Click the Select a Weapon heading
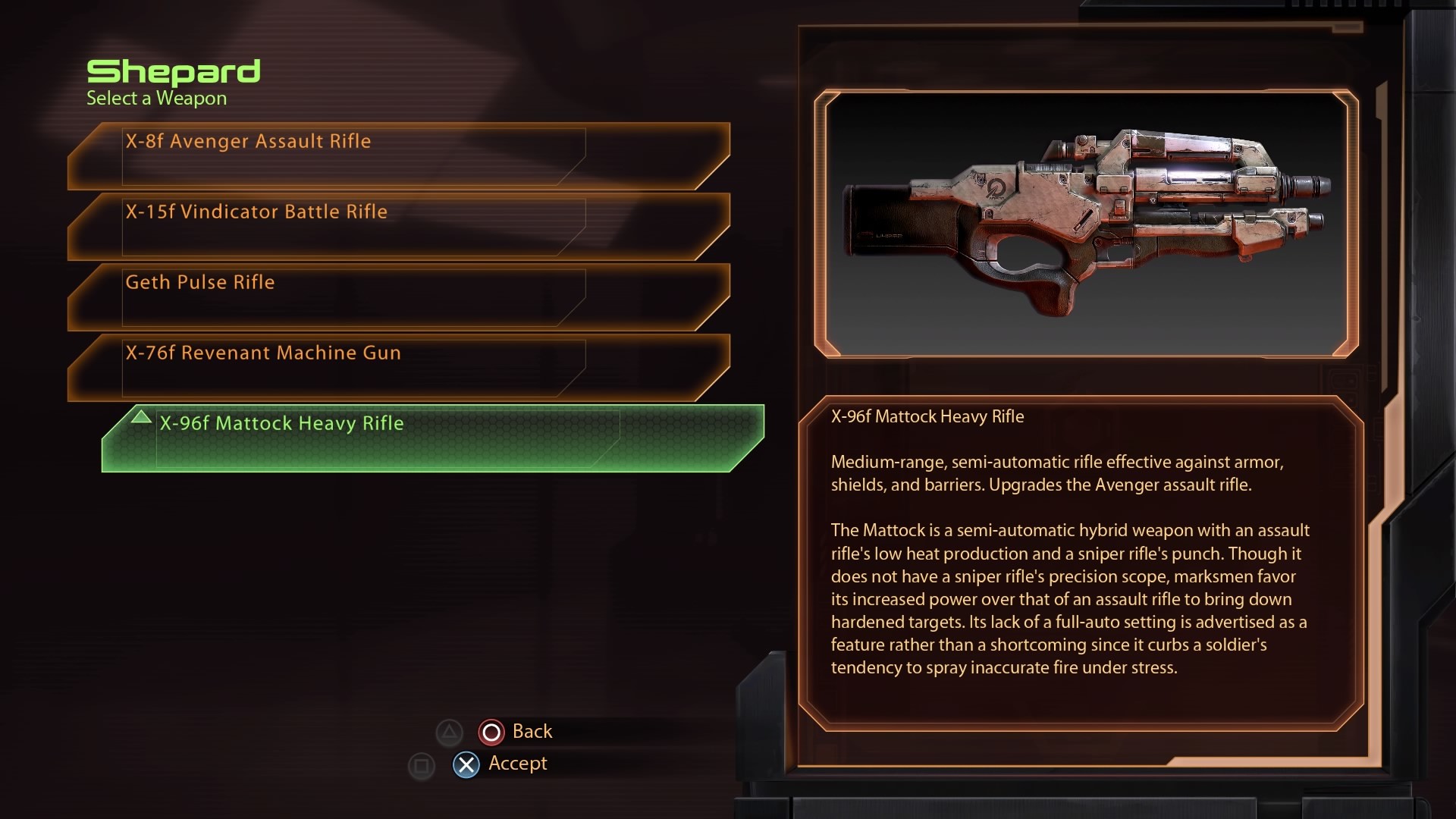The width and height of the screenshot is (1456, 819). (x=156, y=98)
